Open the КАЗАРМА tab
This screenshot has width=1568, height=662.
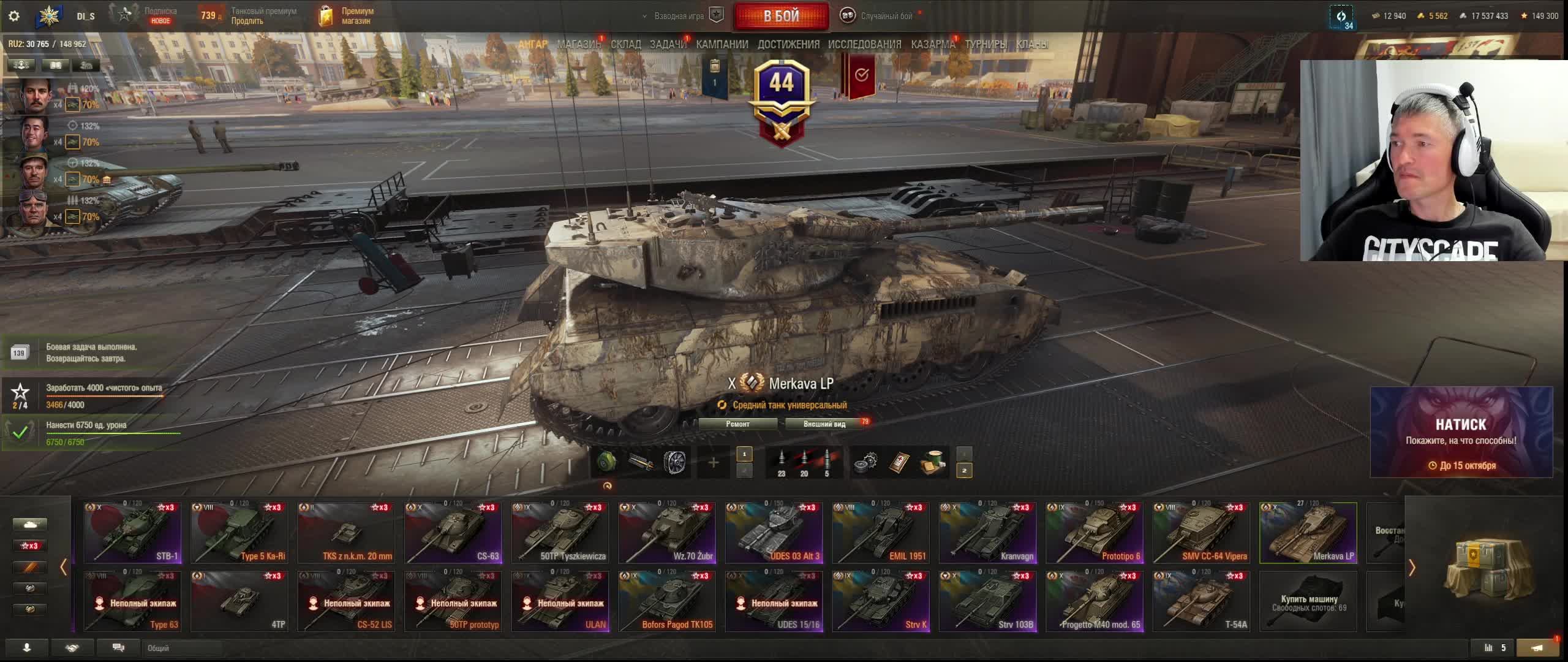pyautogui.click(x=932, y=44)
